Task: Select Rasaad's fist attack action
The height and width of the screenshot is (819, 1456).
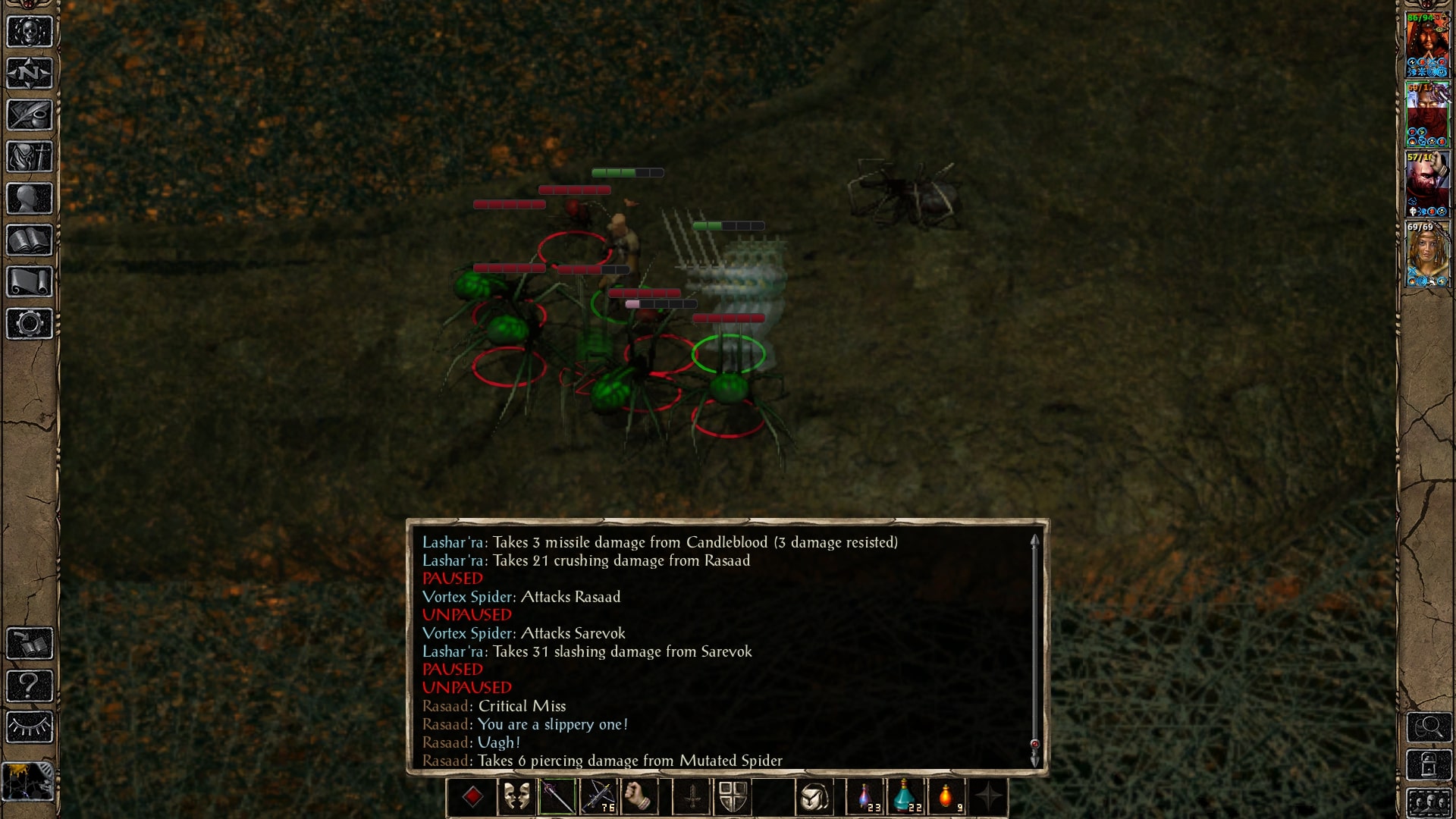Action: (641, 795)
